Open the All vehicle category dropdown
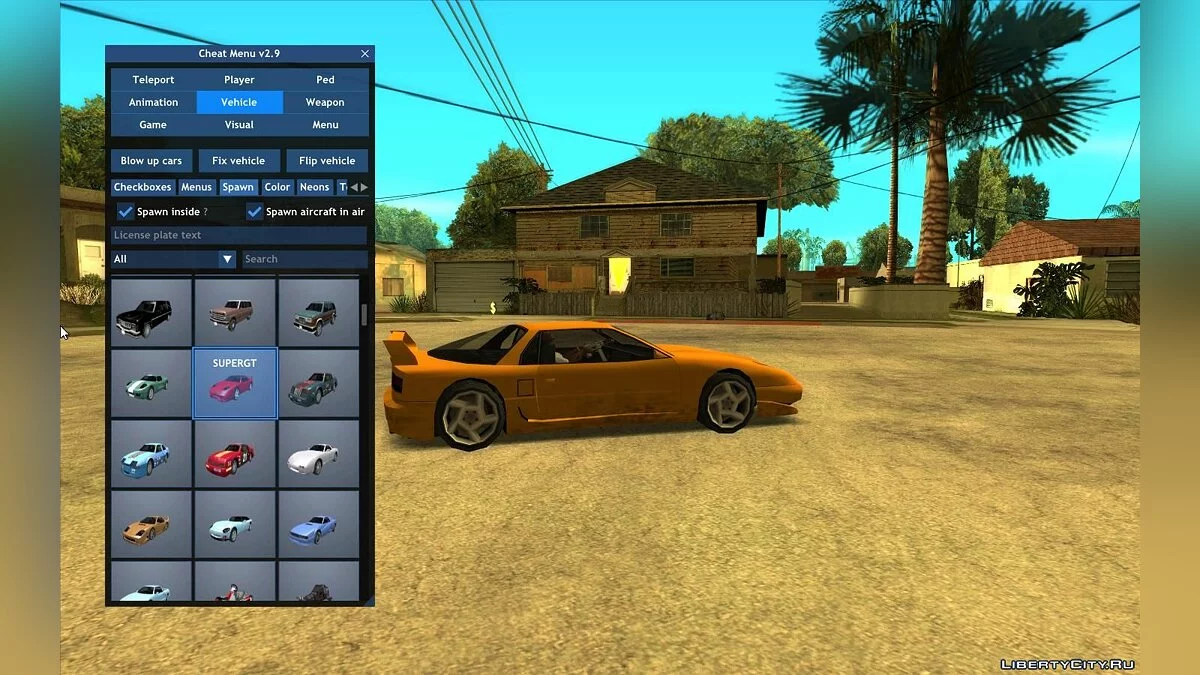The width and height of the screenshot is (1200, 675). [174, 259]
